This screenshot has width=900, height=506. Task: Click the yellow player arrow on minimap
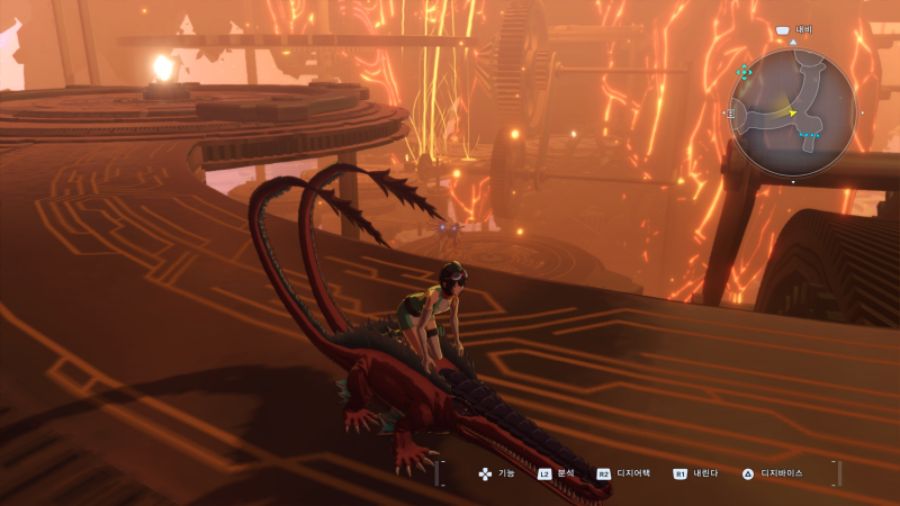coord(793,113)
